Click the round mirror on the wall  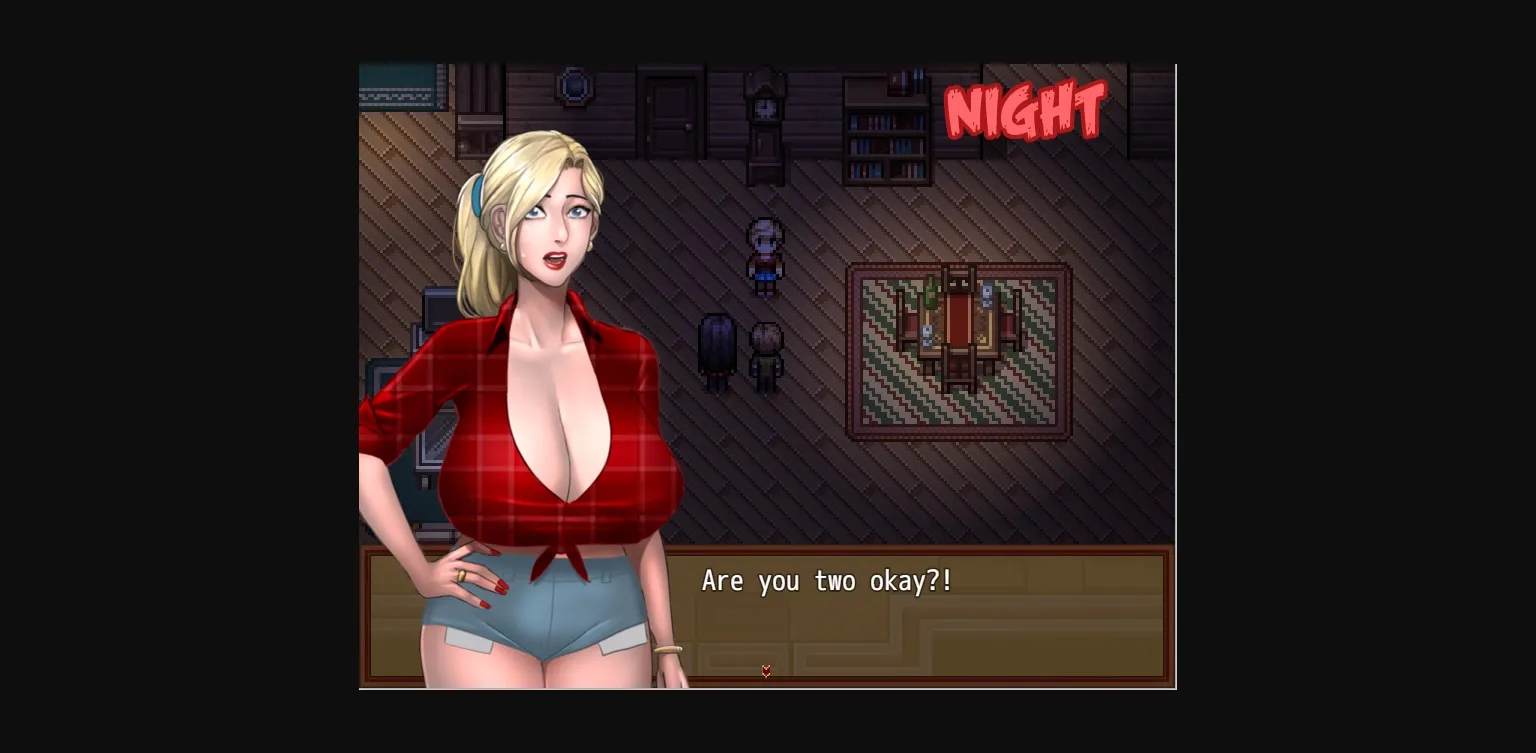coord(573,87)
